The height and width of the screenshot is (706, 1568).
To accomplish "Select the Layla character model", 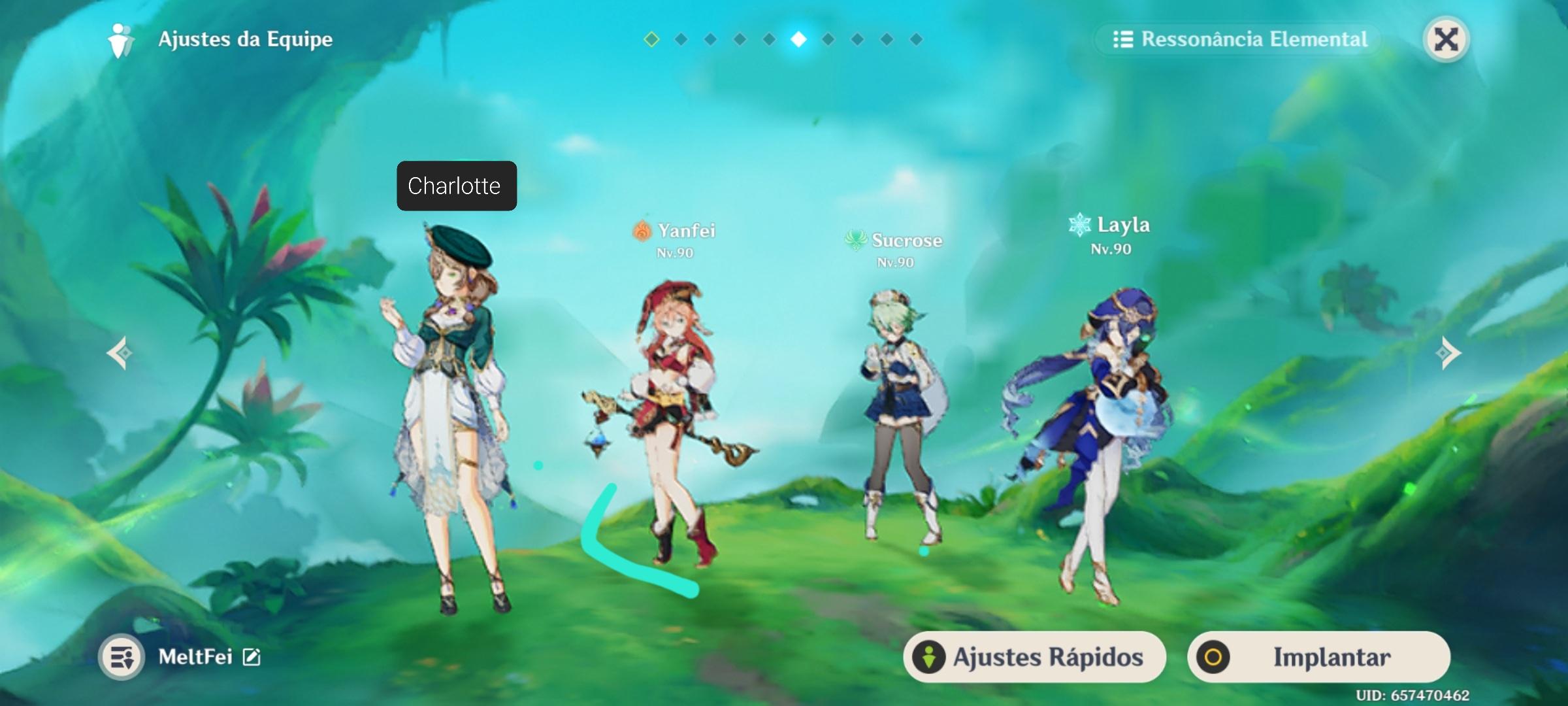I will point(1104,418).
